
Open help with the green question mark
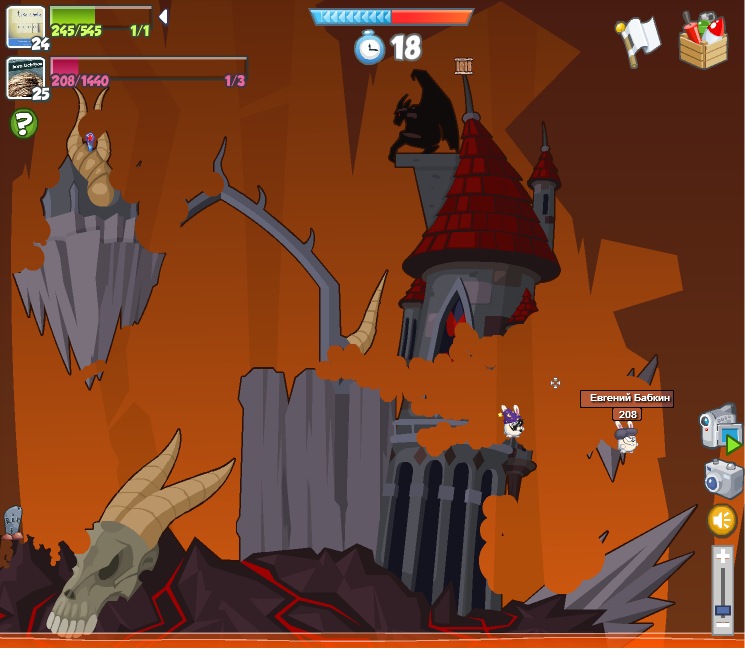tap(23, 124)
